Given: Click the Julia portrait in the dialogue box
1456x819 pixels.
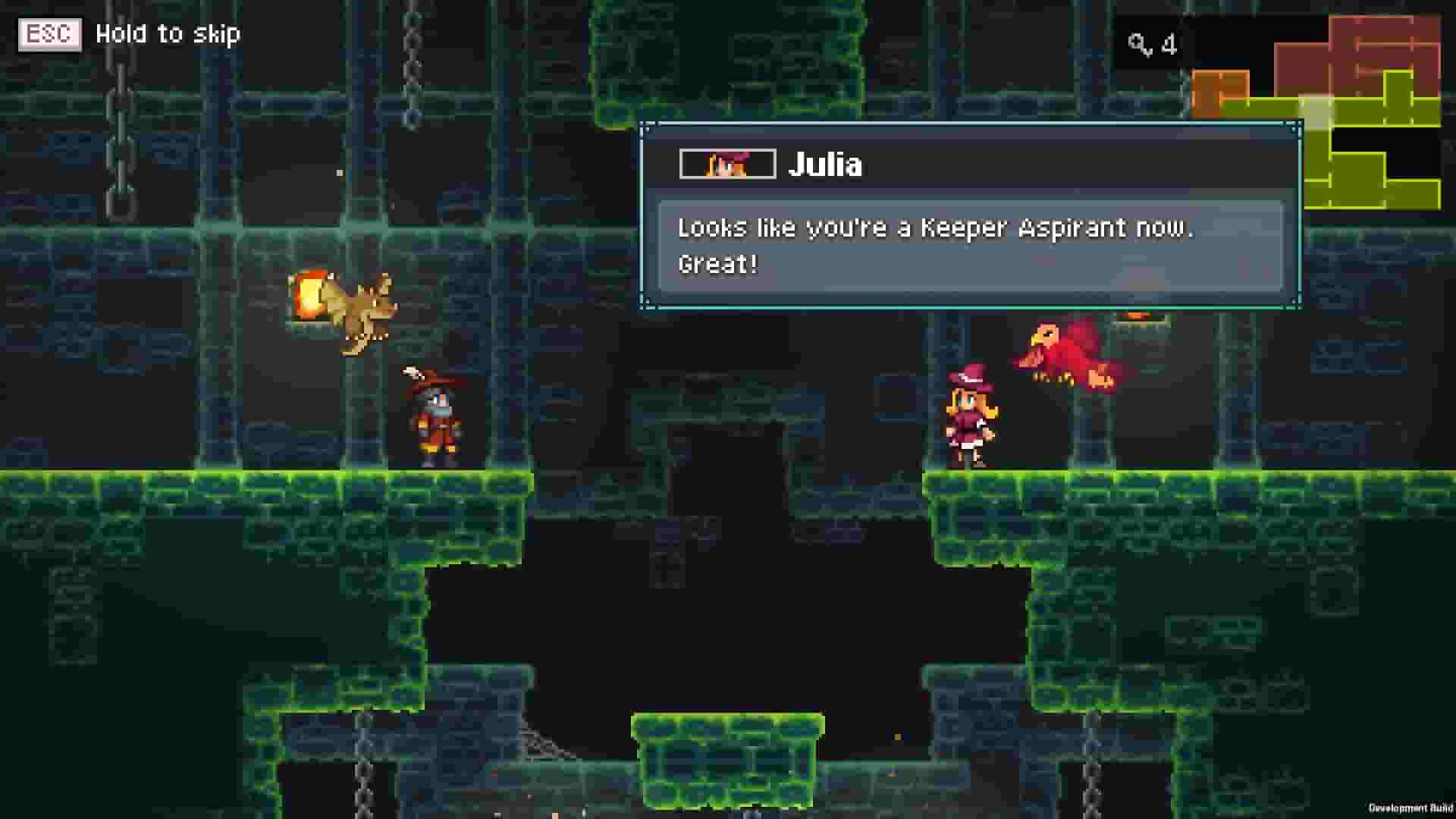Looking at the screenshot, I should (726, 164).
